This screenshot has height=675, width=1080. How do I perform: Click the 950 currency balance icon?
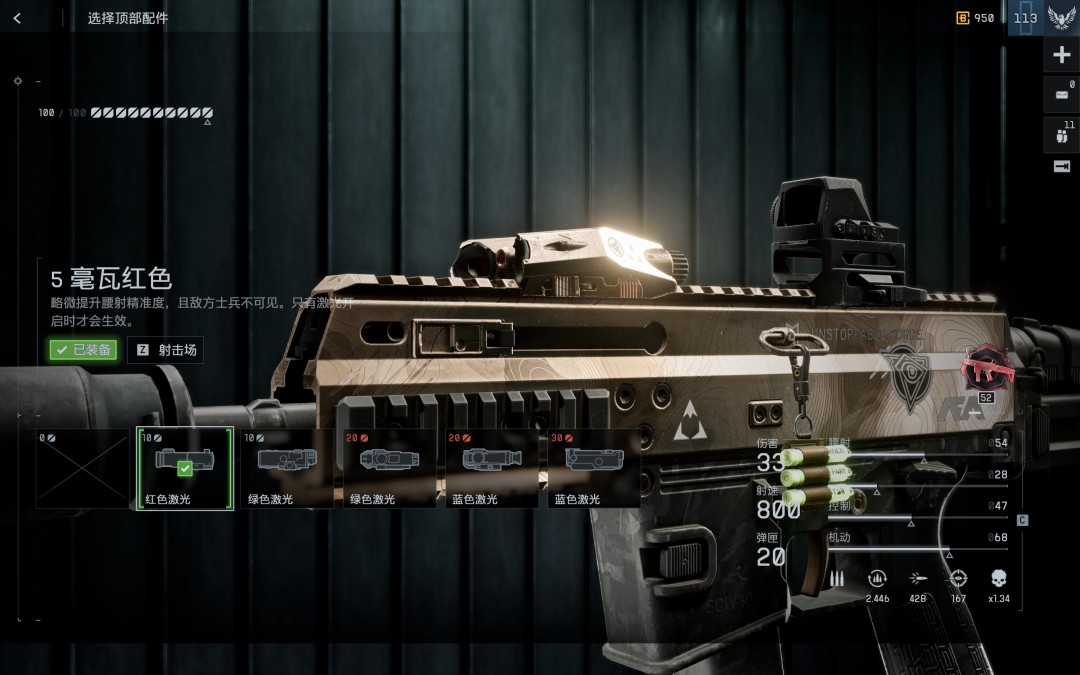pyautogui.click(x=963, y=18)
